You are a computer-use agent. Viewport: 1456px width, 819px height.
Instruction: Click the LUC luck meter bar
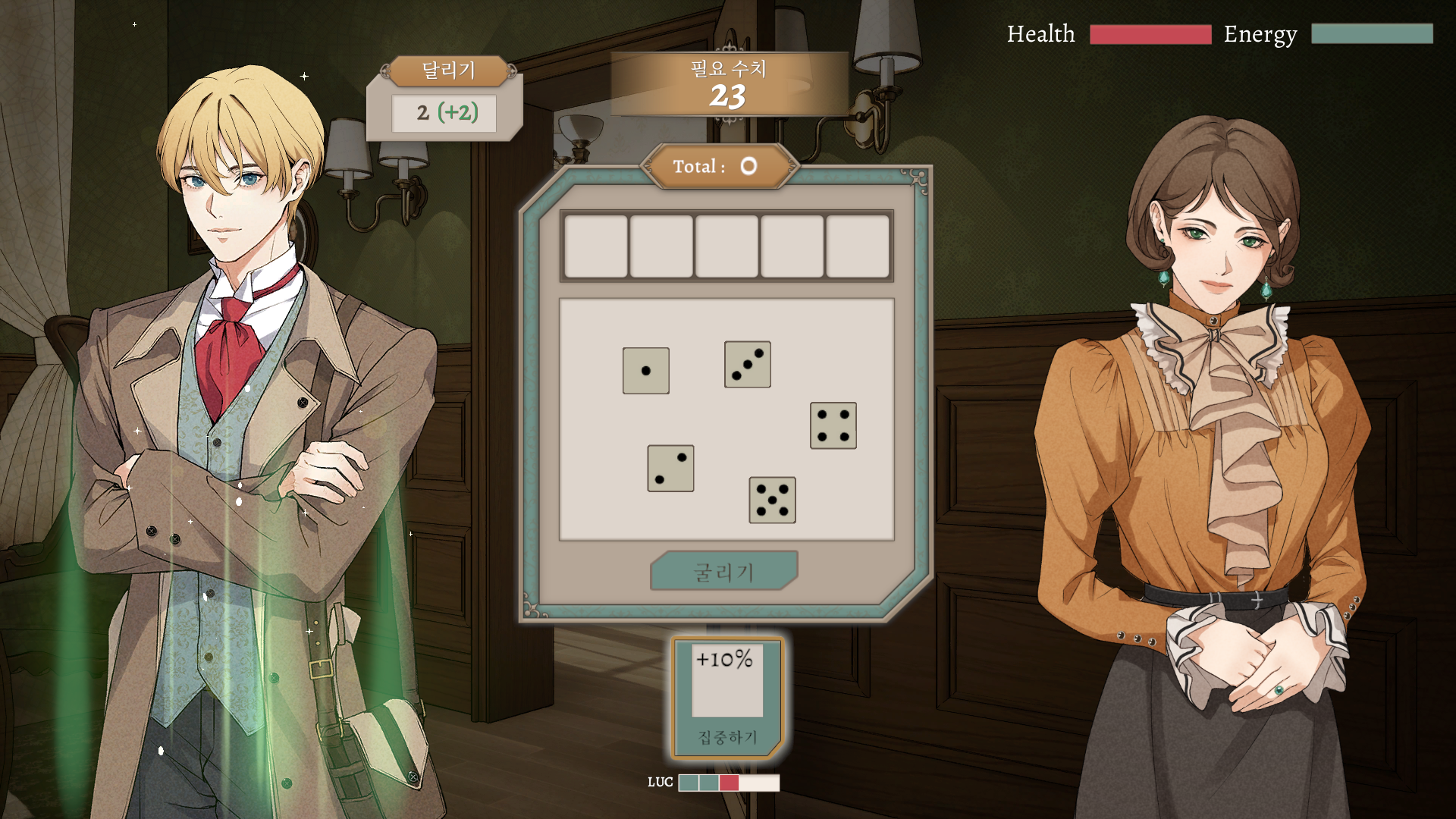(730, 784)
